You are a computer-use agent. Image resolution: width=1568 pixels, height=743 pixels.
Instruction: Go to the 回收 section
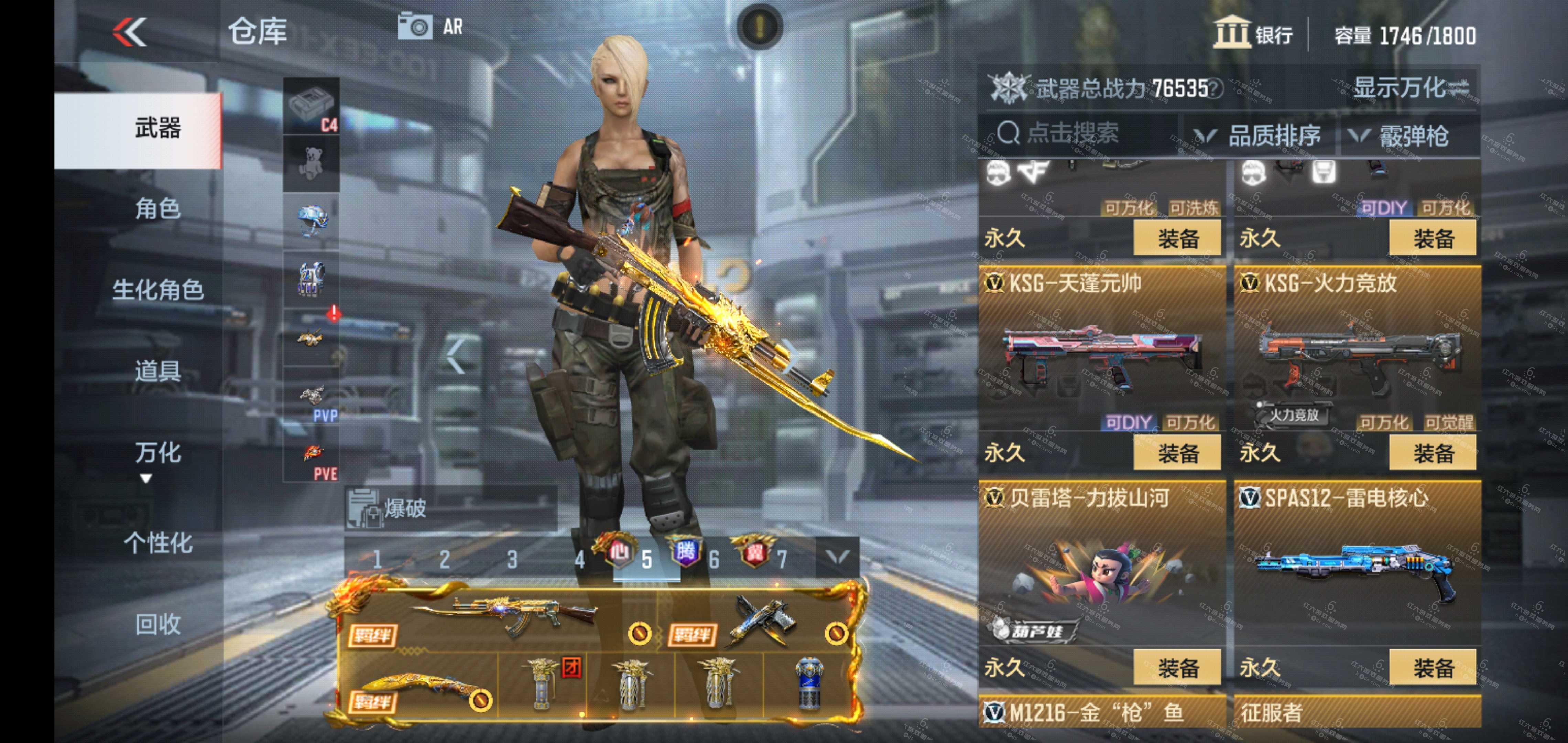click(157, 624)
